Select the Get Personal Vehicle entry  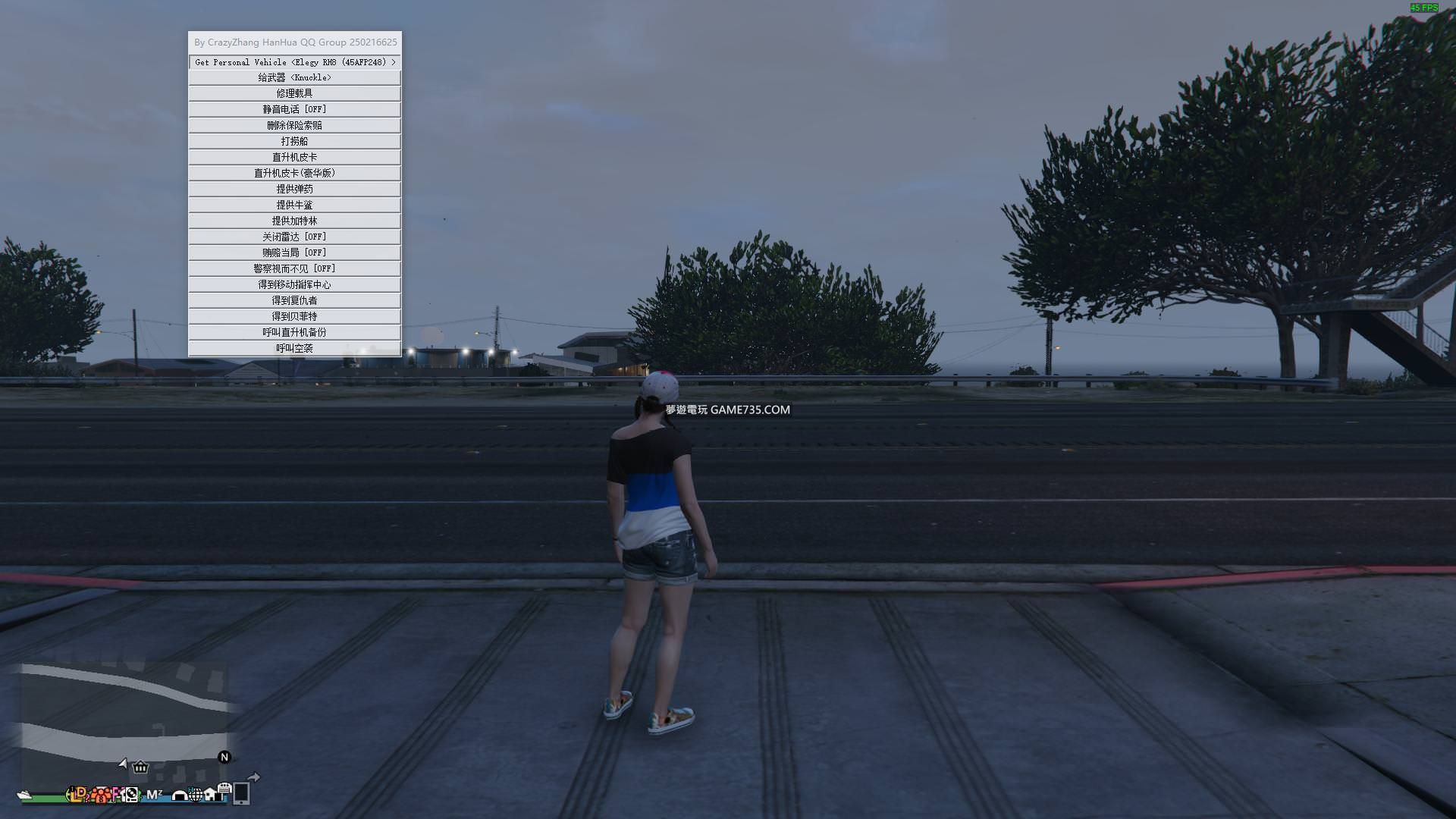(294, 62)
